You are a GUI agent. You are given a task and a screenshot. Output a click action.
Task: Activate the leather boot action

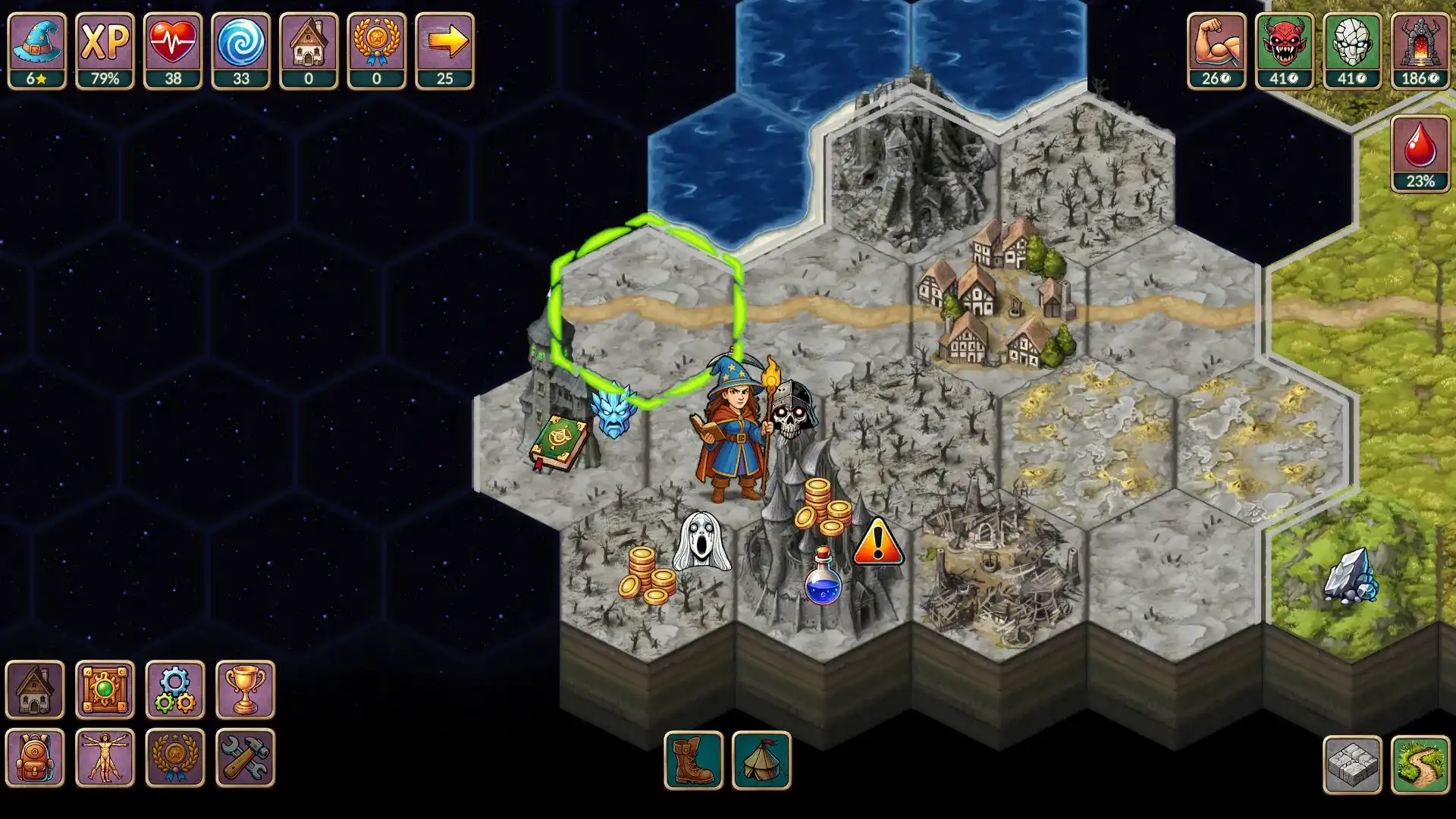pos(693,760)
